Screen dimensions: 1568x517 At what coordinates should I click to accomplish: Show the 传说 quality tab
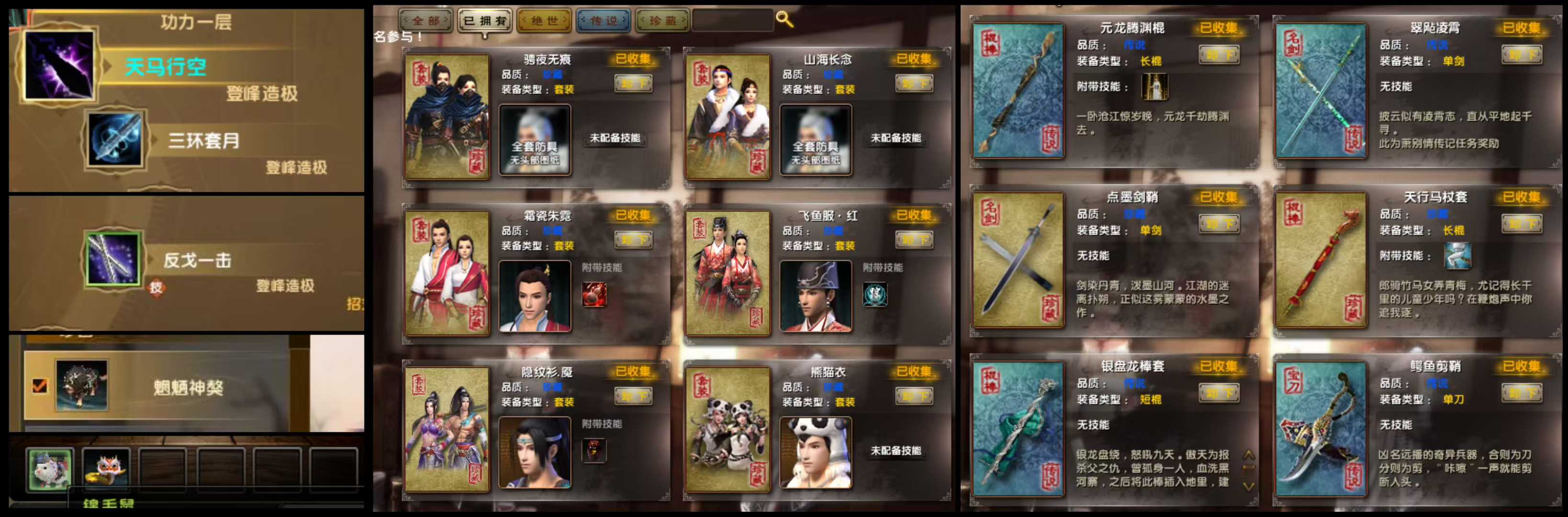point(603,21)
